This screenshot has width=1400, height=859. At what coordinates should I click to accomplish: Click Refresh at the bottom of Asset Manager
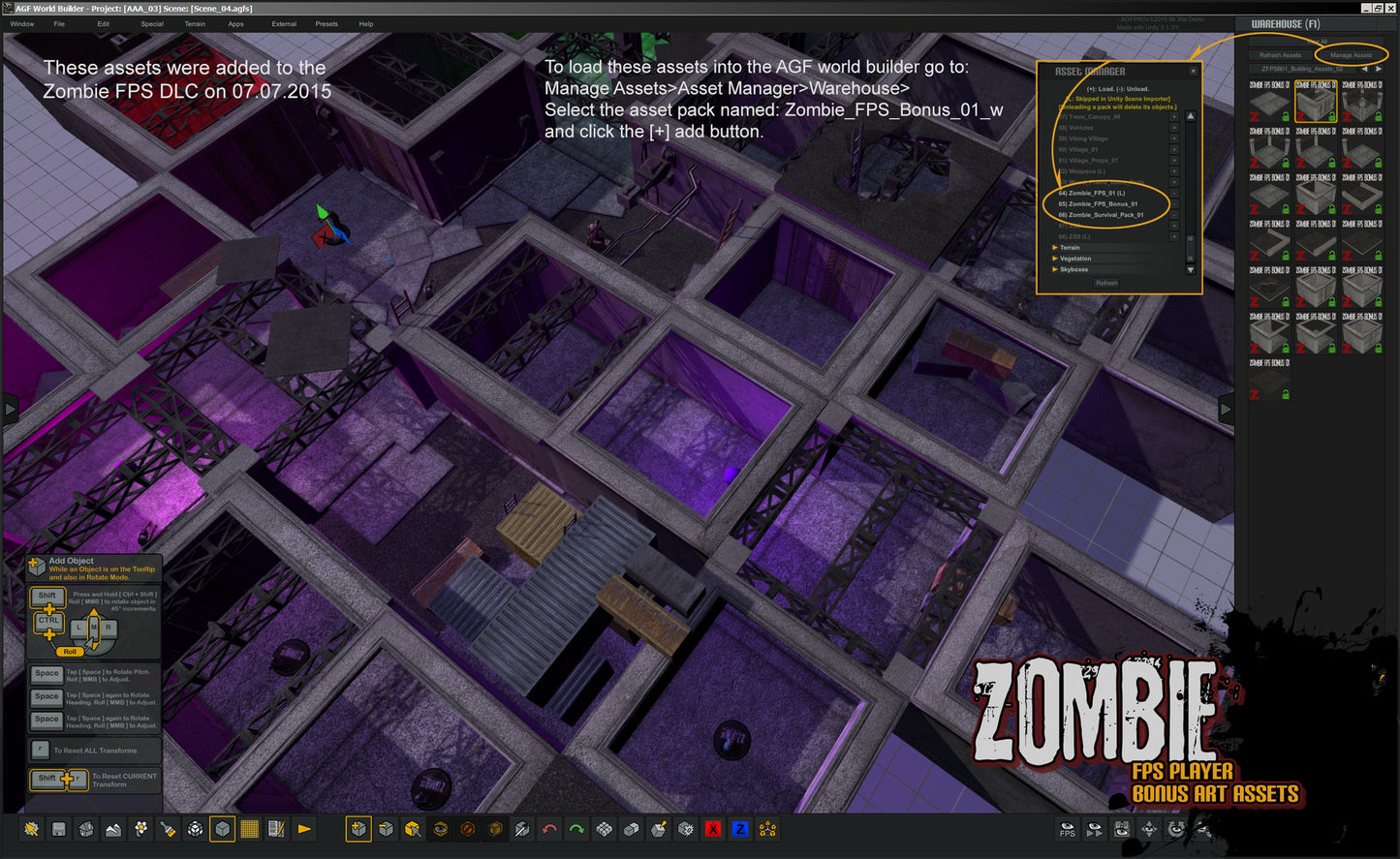click(1106, 283)
